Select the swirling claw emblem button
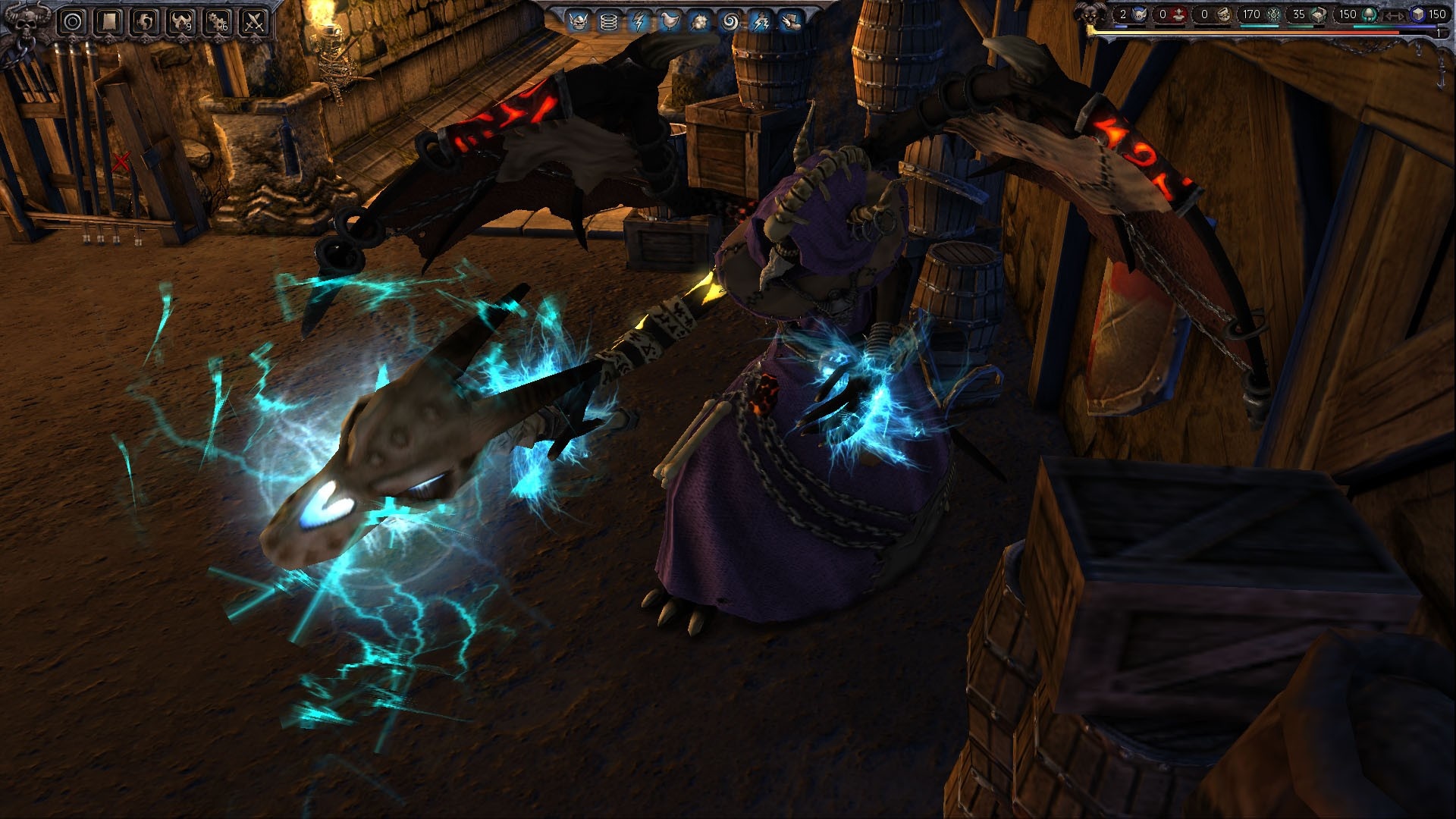 146,22
